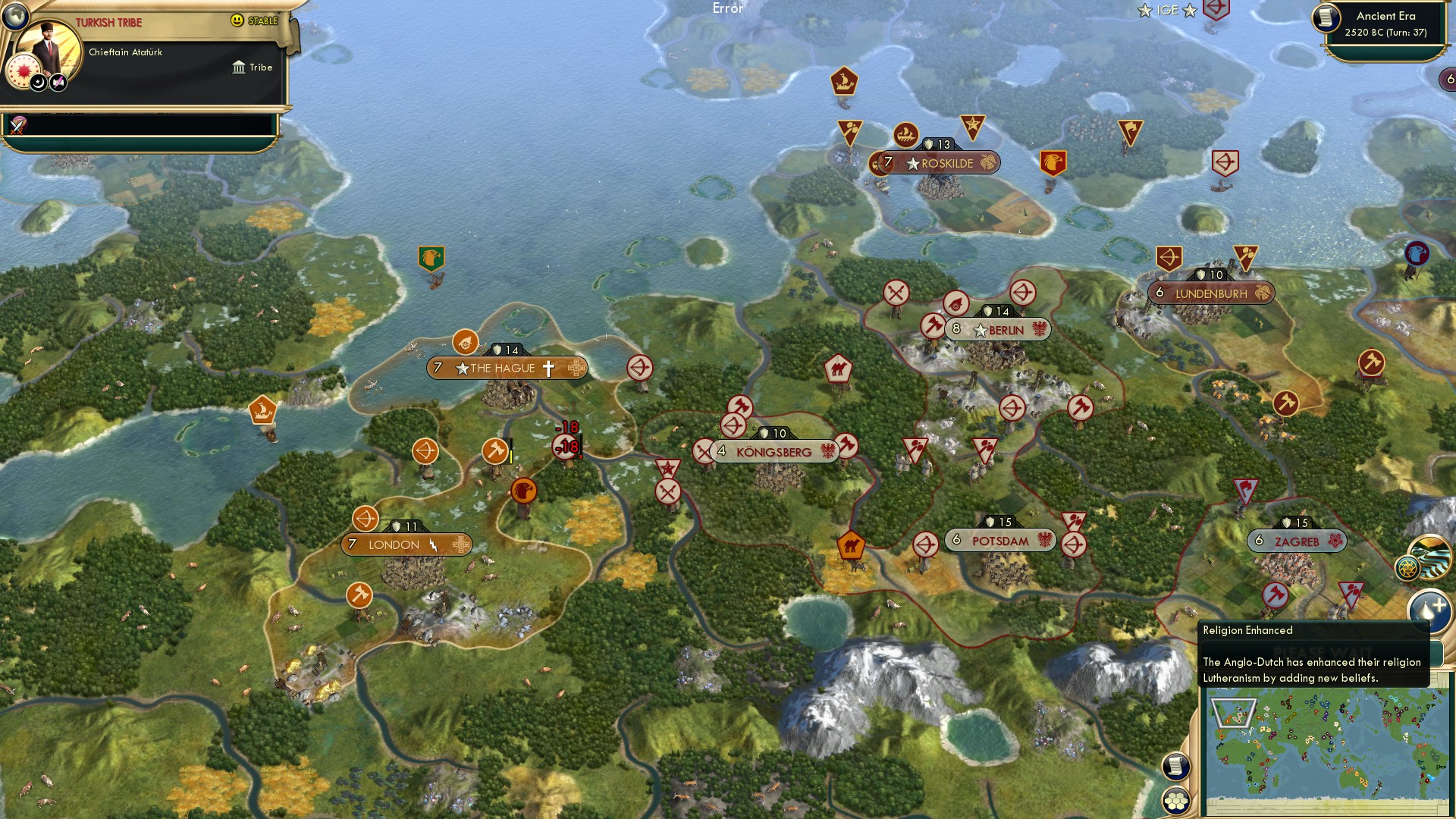Select the globe icon above the Turkish Tribe portrait
Screen dimensions: 1456x819
pos(15,14)
